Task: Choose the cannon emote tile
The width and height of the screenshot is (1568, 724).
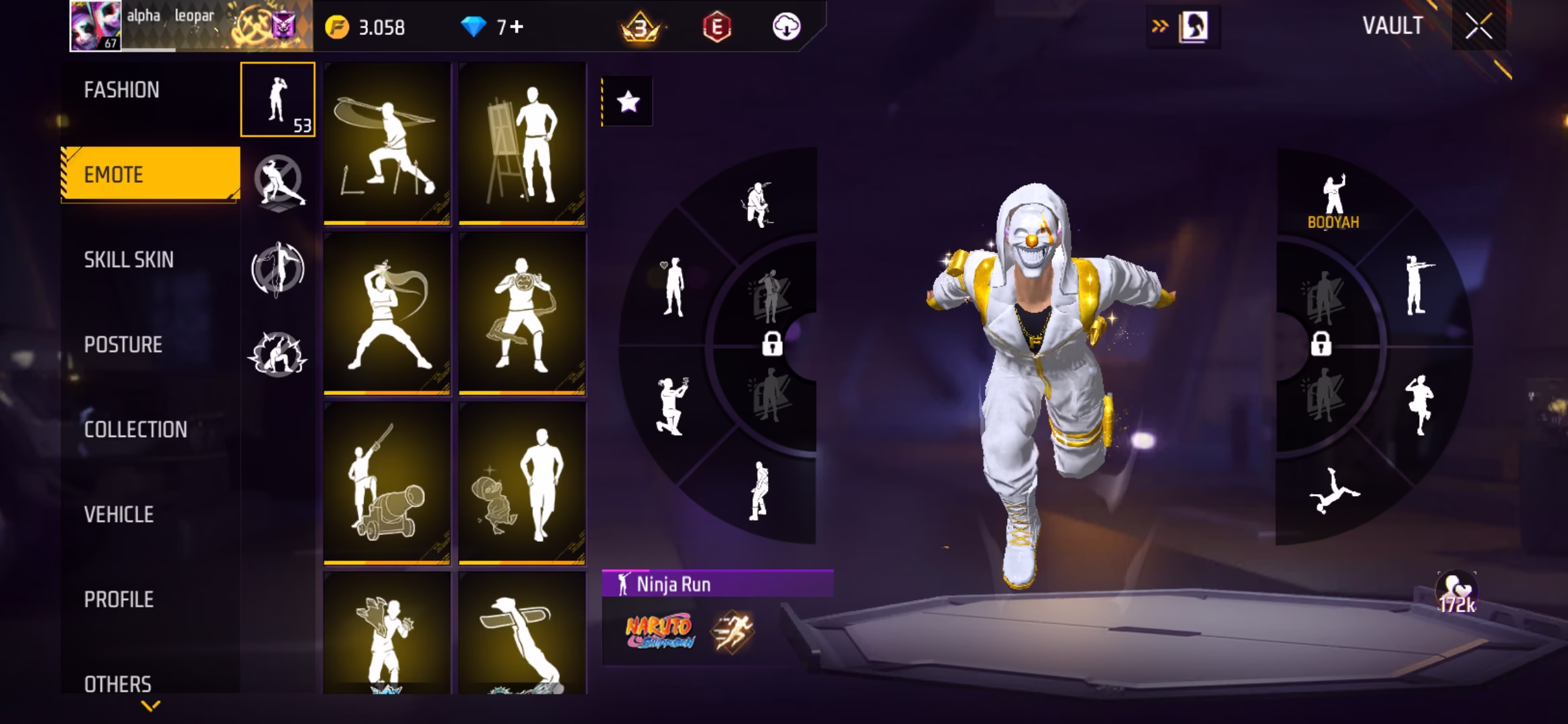Action: pyautogui.click(x=387, y=483)
